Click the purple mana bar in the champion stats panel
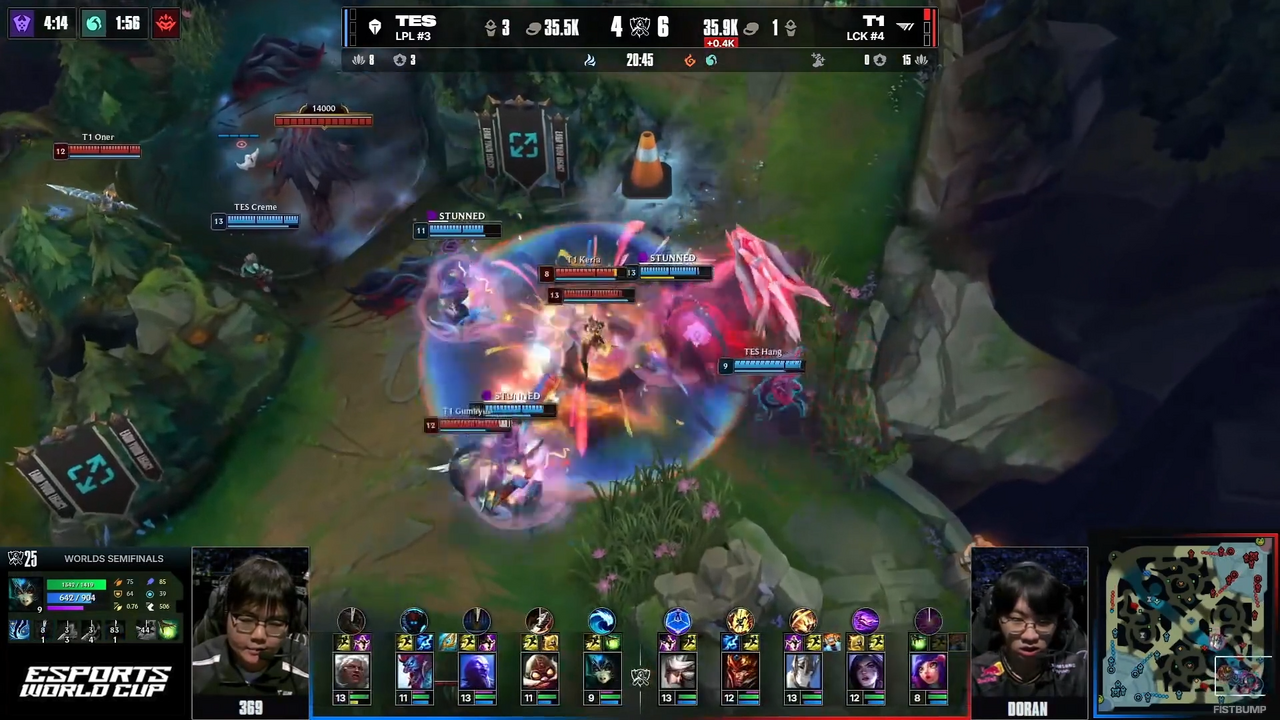This screenshot has height=720, width=1280. [x=65, y=607]
